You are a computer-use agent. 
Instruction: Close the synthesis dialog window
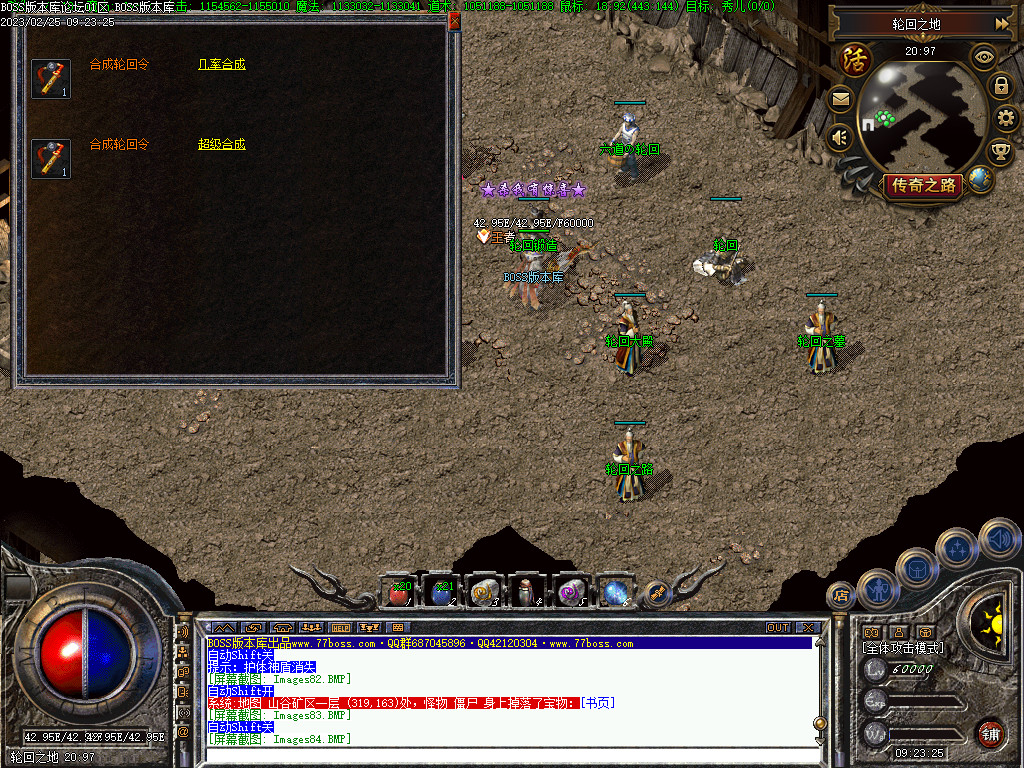[x=454, y=20]
